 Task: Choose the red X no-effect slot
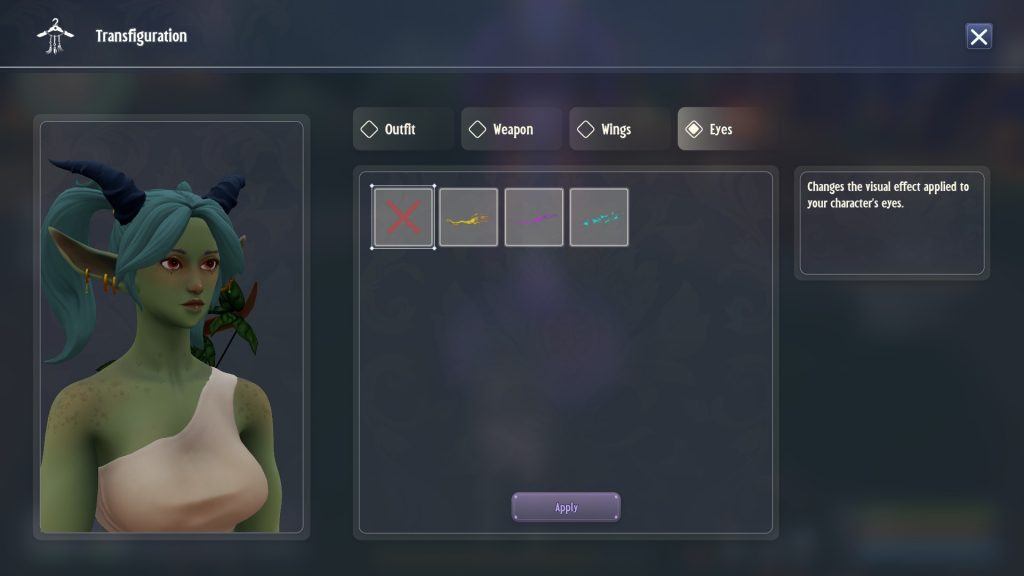pyautogui.click(x=403, y=217)
